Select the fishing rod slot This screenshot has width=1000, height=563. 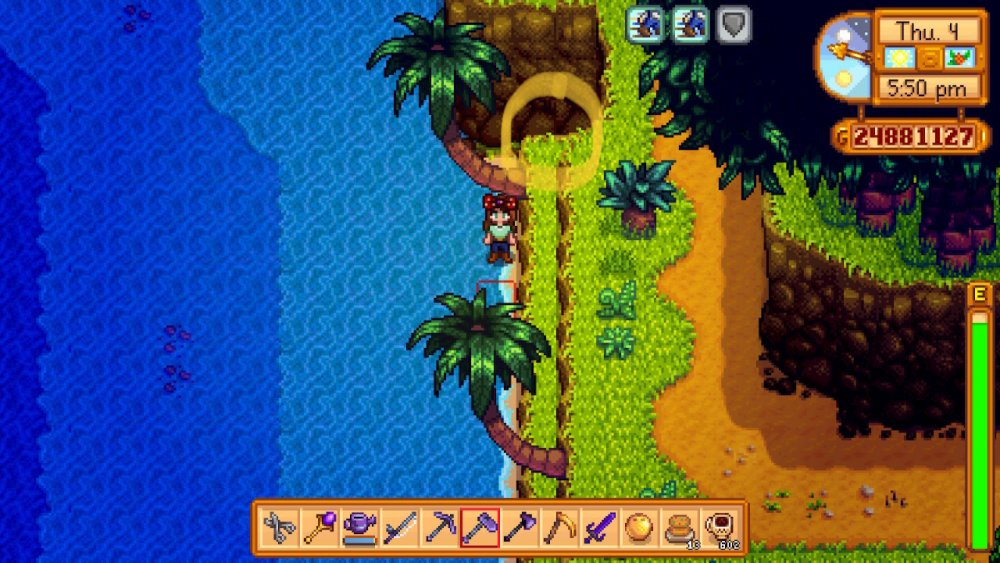398,527
